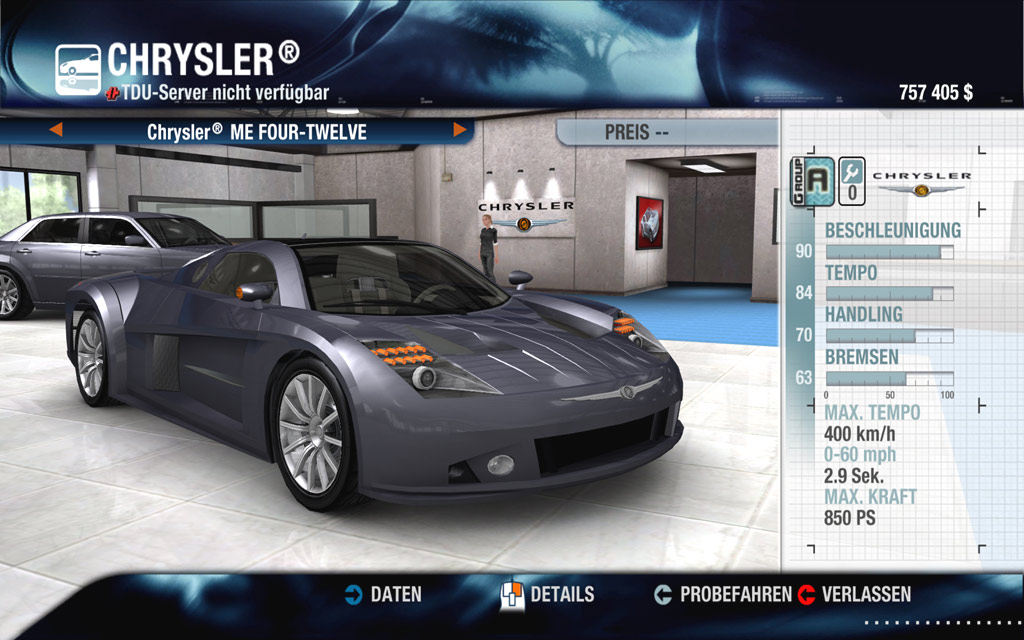The width and height of the screenshot is (1024, 640).
Task: Switch to the next car with the right orange arrow
Action: pyautogui.click(x=460, y=130)
